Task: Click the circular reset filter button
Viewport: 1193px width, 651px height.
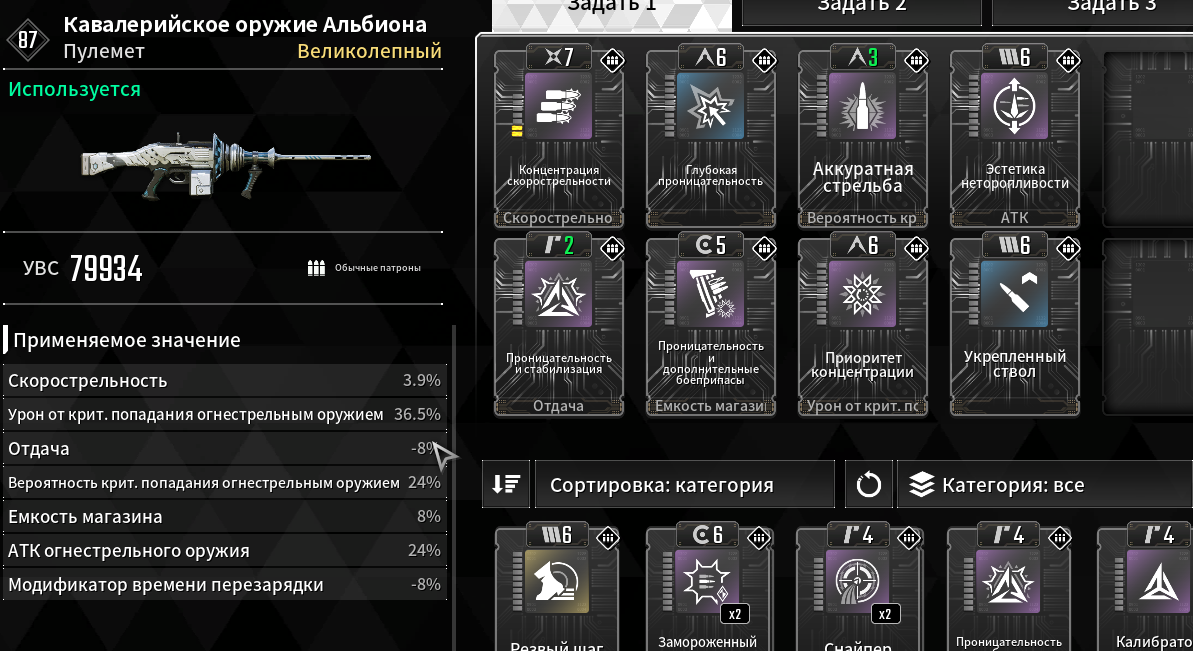Action: (869, 486)
